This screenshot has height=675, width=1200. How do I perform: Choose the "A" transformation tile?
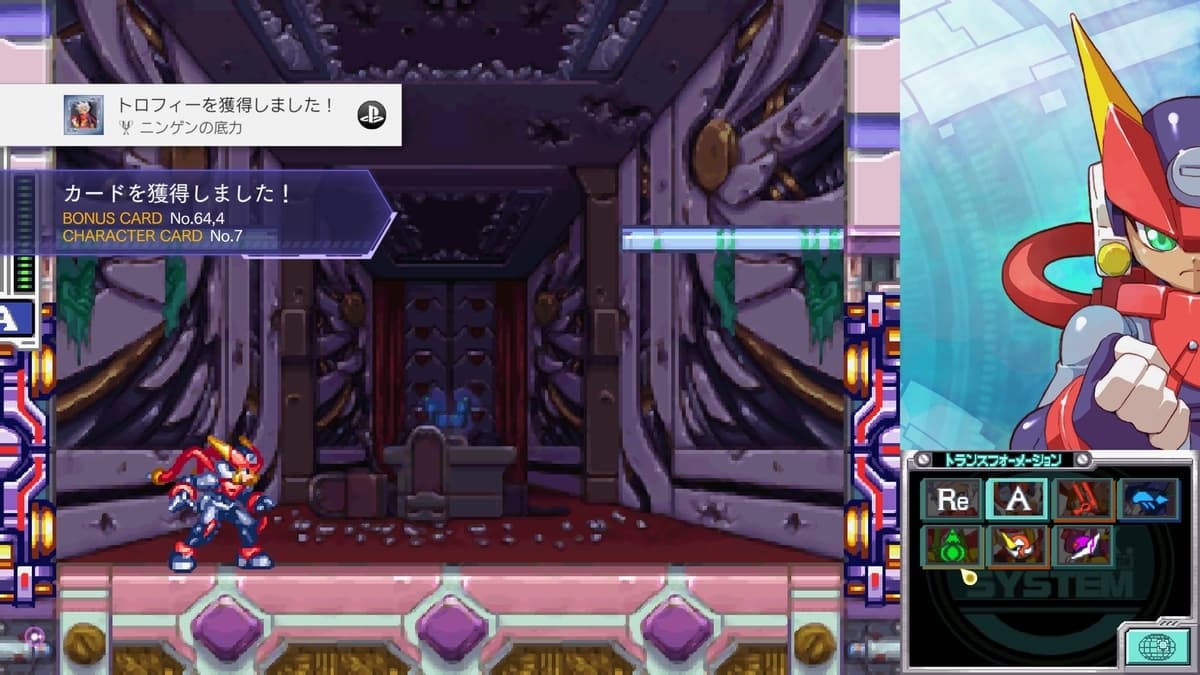click(1017, 499)
